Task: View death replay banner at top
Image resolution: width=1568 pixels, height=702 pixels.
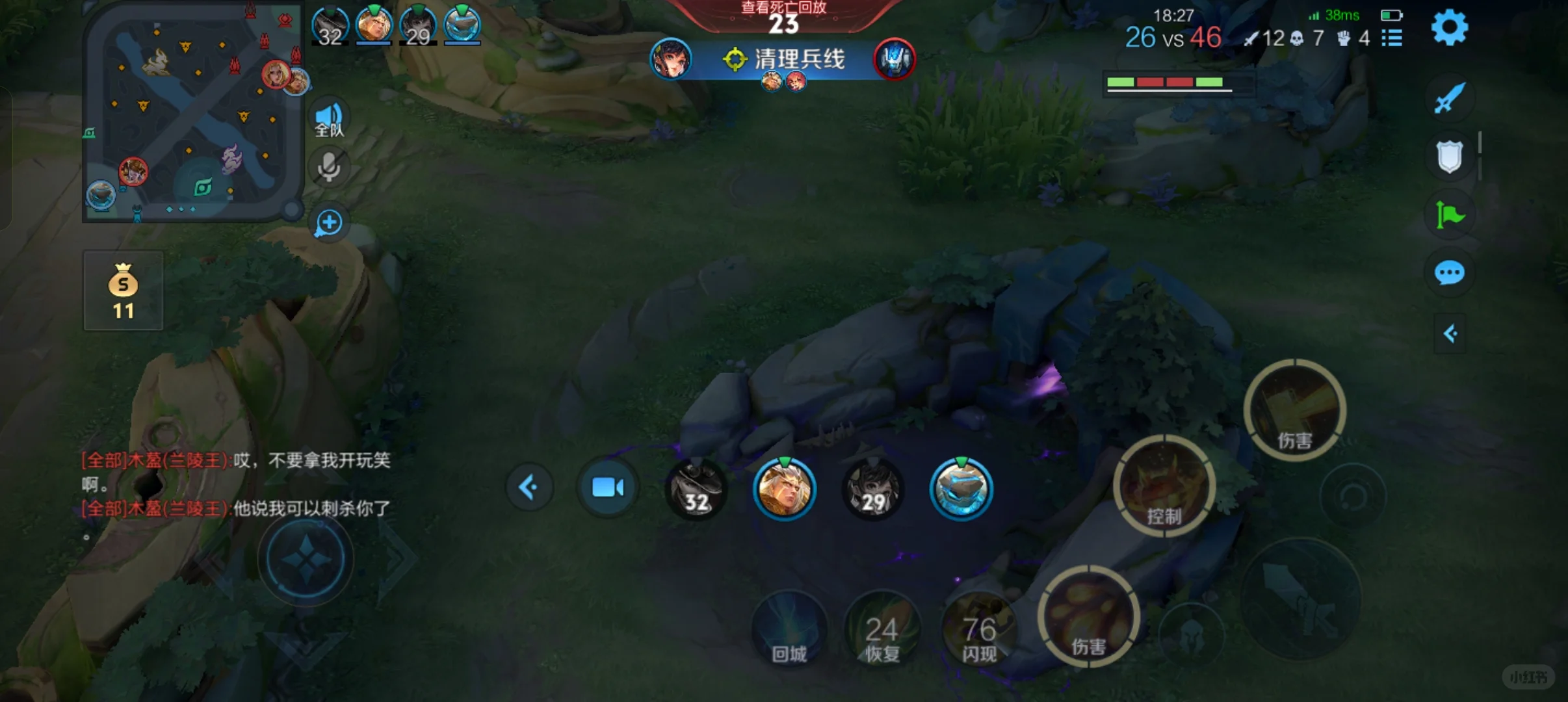Action: (783, 17)
